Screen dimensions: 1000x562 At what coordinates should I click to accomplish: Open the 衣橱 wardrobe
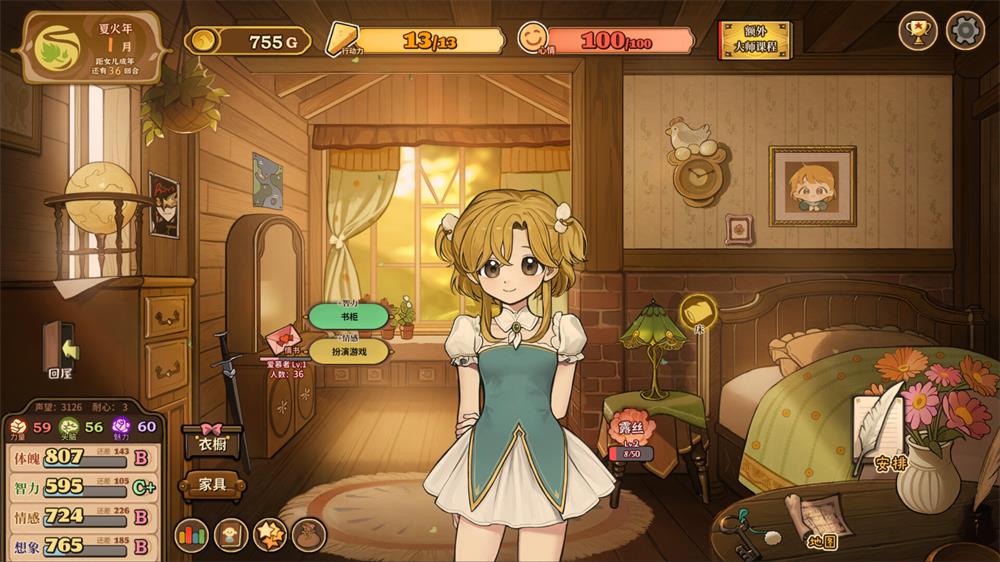click(211, 442)
